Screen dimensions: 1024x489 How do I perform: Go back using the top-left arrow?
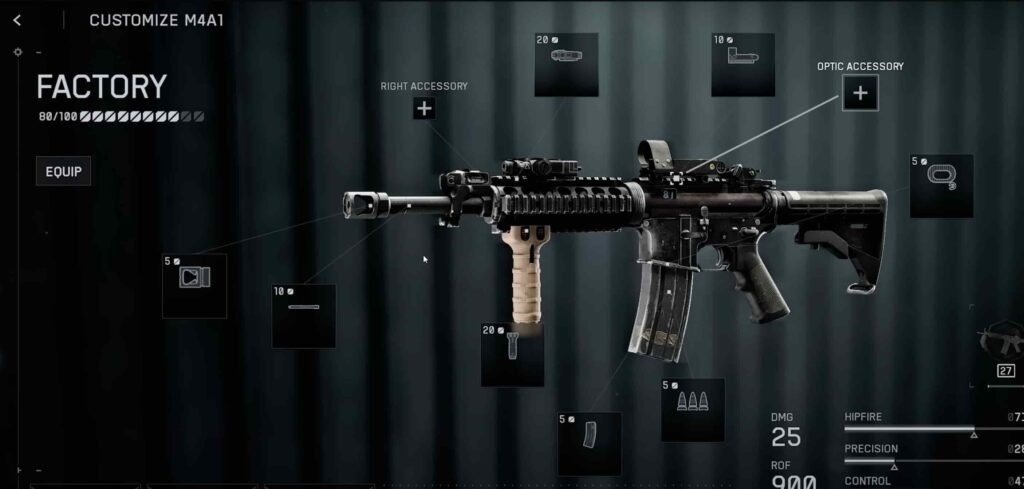pyautogui.click(x=17, y=20)
